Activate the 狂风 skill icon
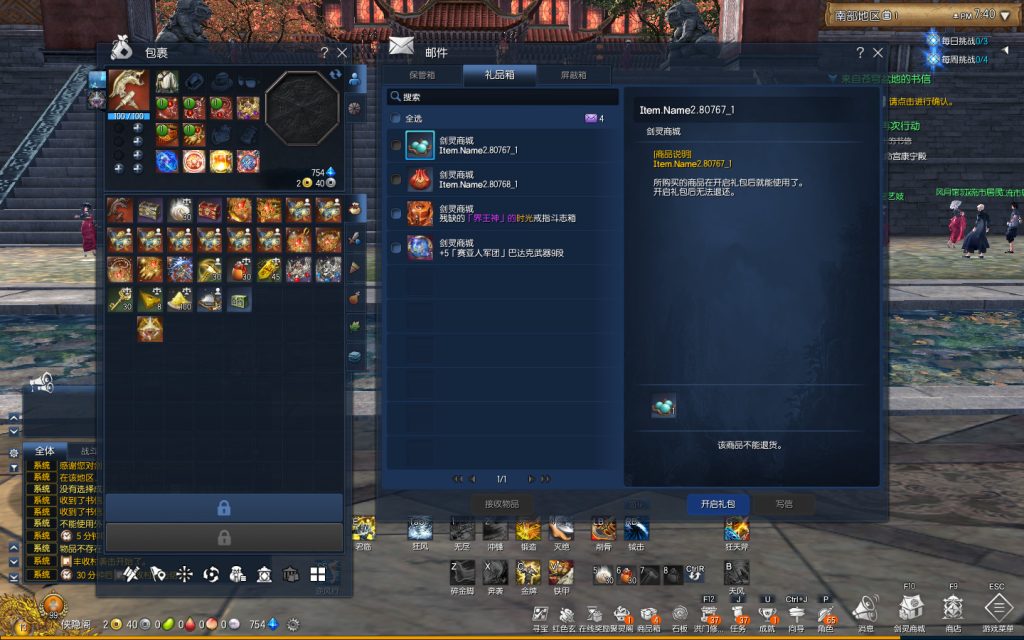The height and width of the screenshot is (640, 1024). pyautogui.click(x=420, y=529)
